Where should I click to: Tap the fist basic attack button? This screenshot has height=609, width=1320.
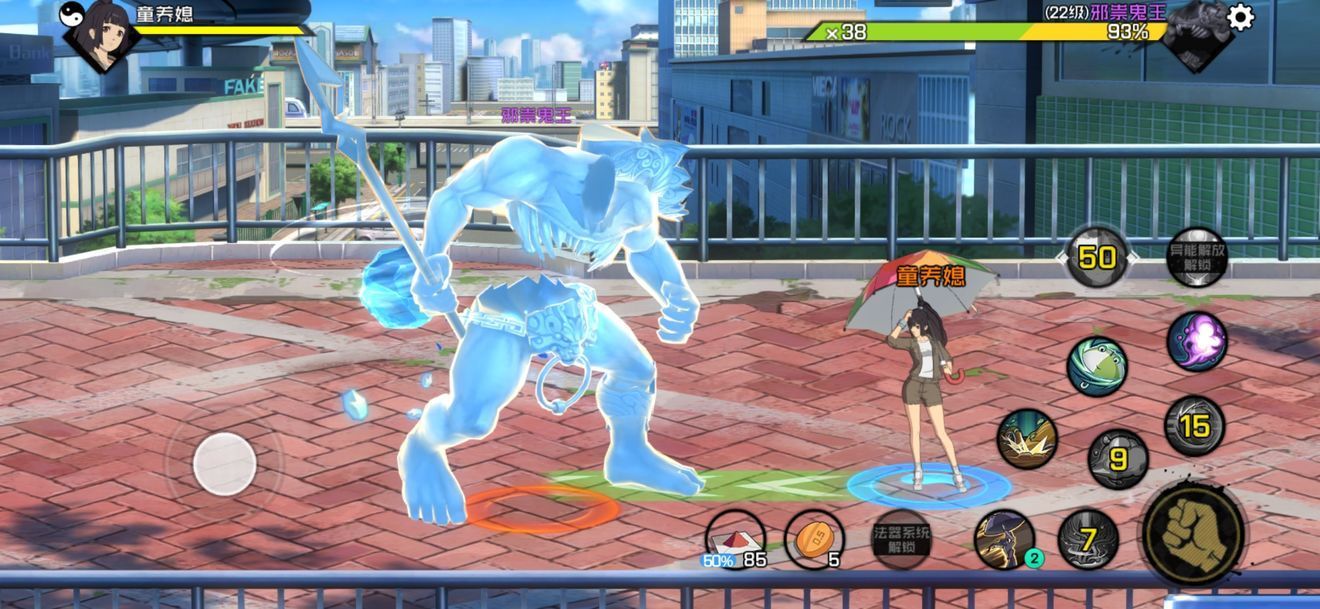click(x=1192, y=530)
